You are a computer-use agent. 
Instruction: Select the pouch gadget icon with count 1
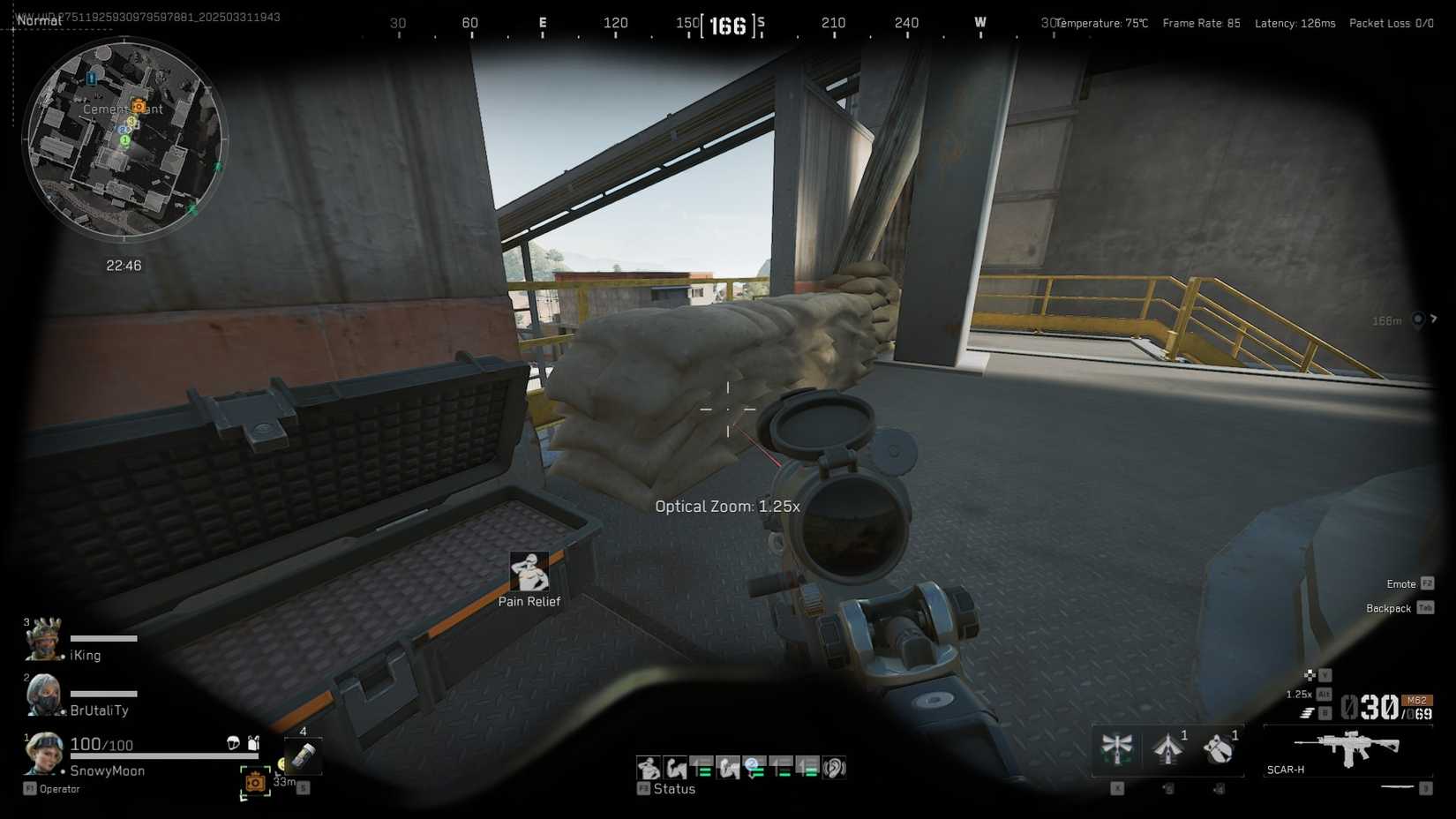tap(1219, 749)
